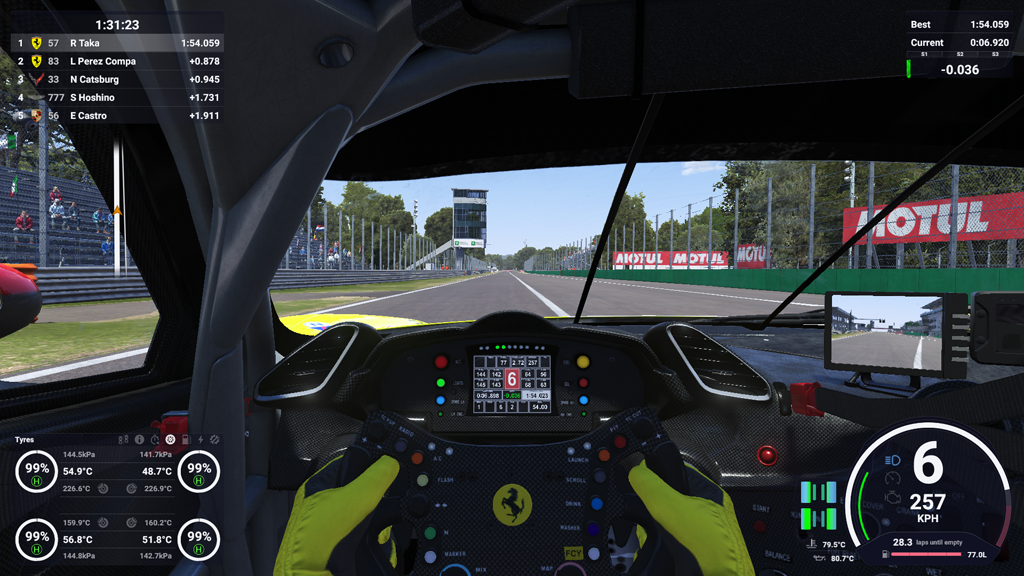Select the highlighted tyre wheel tab

(x=170, y=440)
